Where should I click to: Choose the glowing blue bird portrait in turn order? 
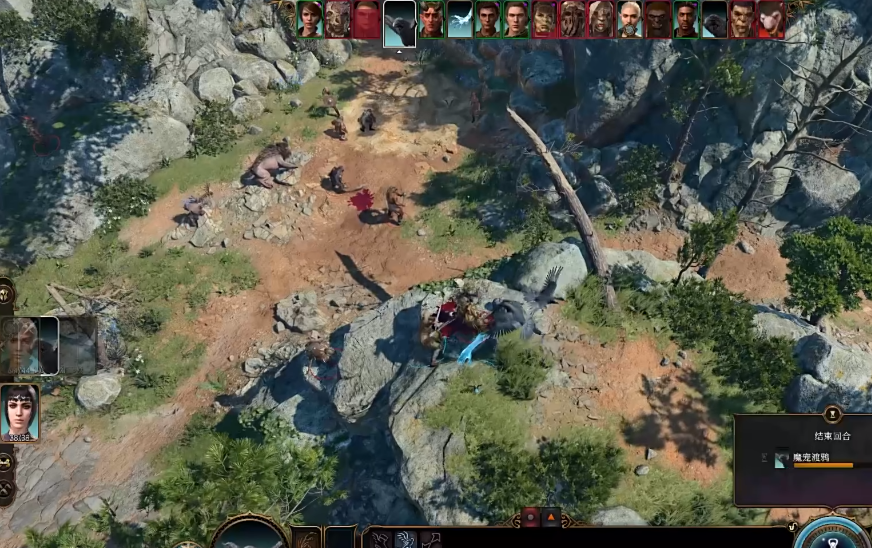tap(459, 19)
